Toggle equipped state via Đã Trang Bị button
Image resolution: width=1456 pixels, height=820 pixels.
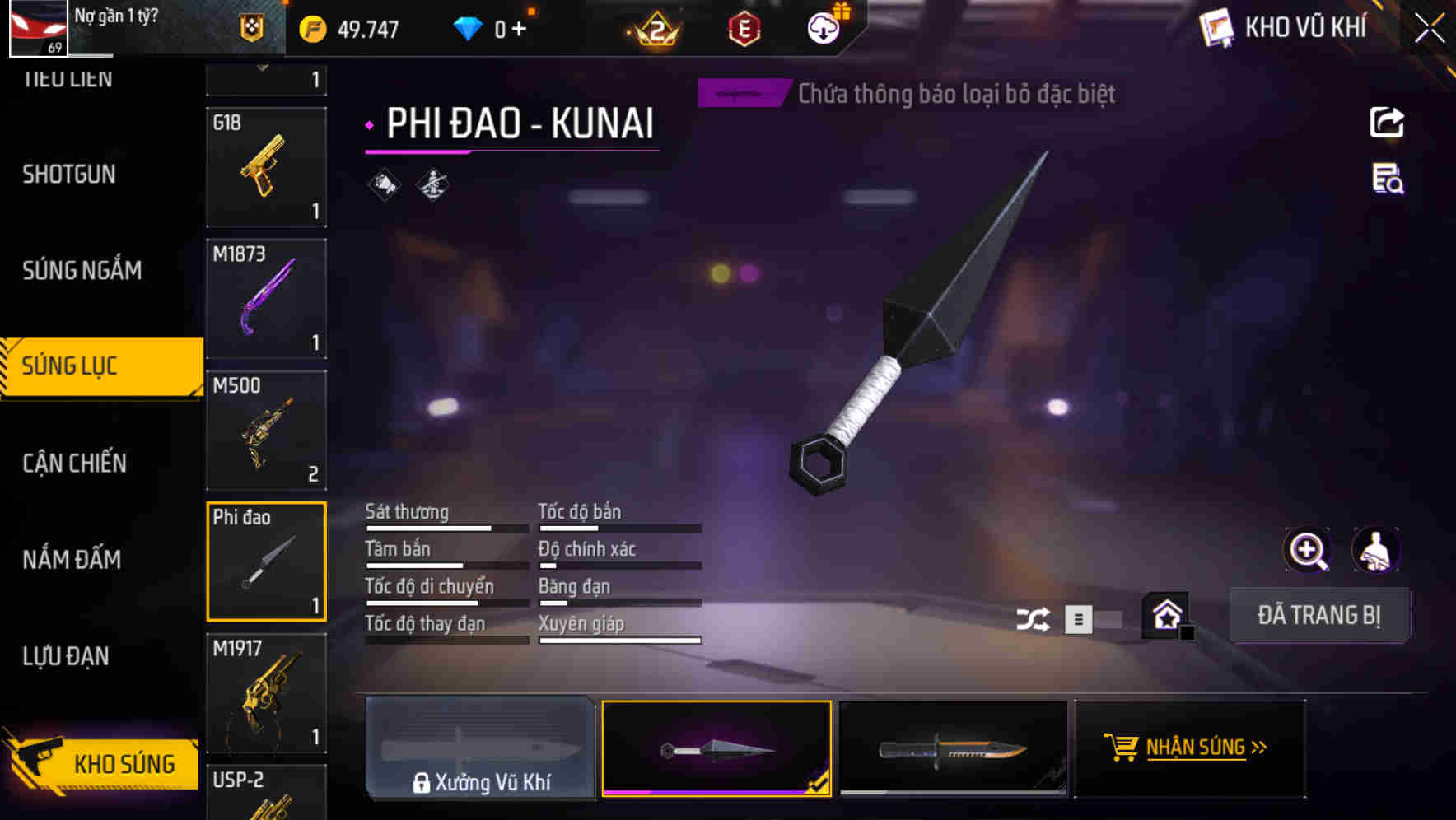(1319, 615)
